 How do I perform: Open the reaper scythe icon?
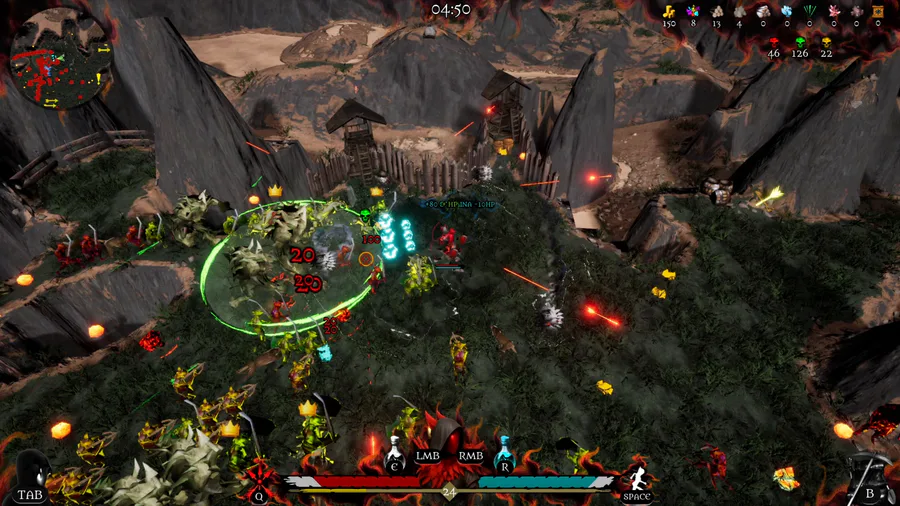coord(866,472)
